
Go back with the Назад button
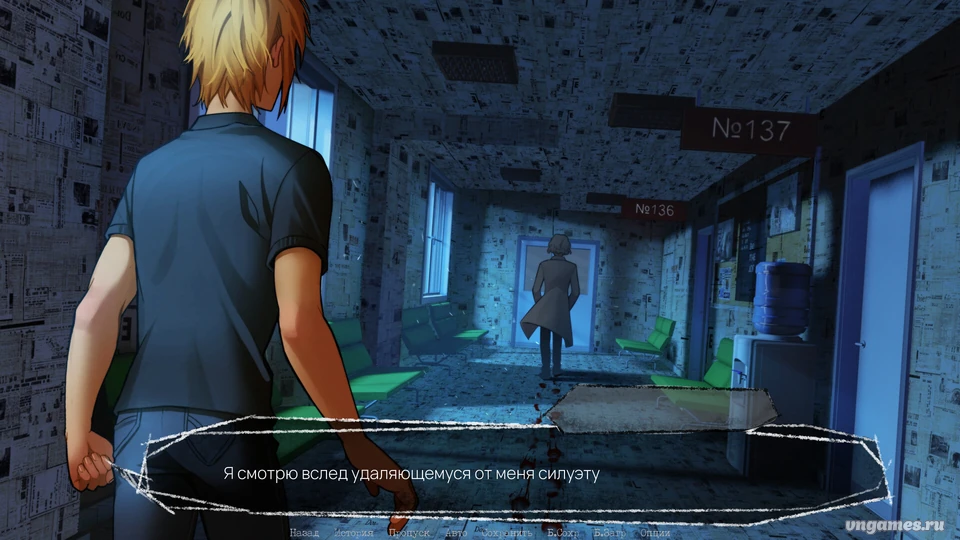pos(305,532)
